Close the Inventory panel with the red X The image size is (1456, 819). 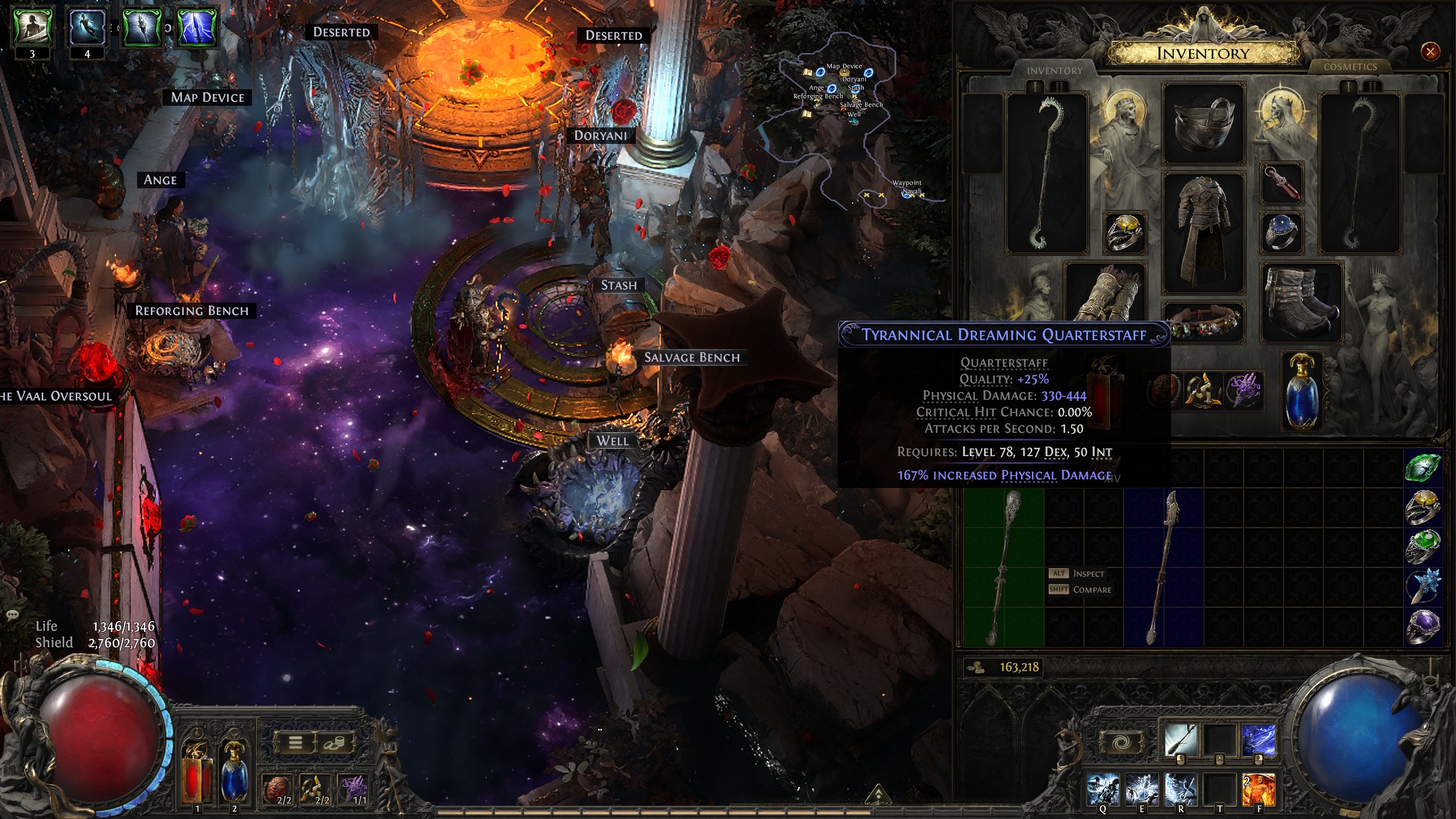1430,52
